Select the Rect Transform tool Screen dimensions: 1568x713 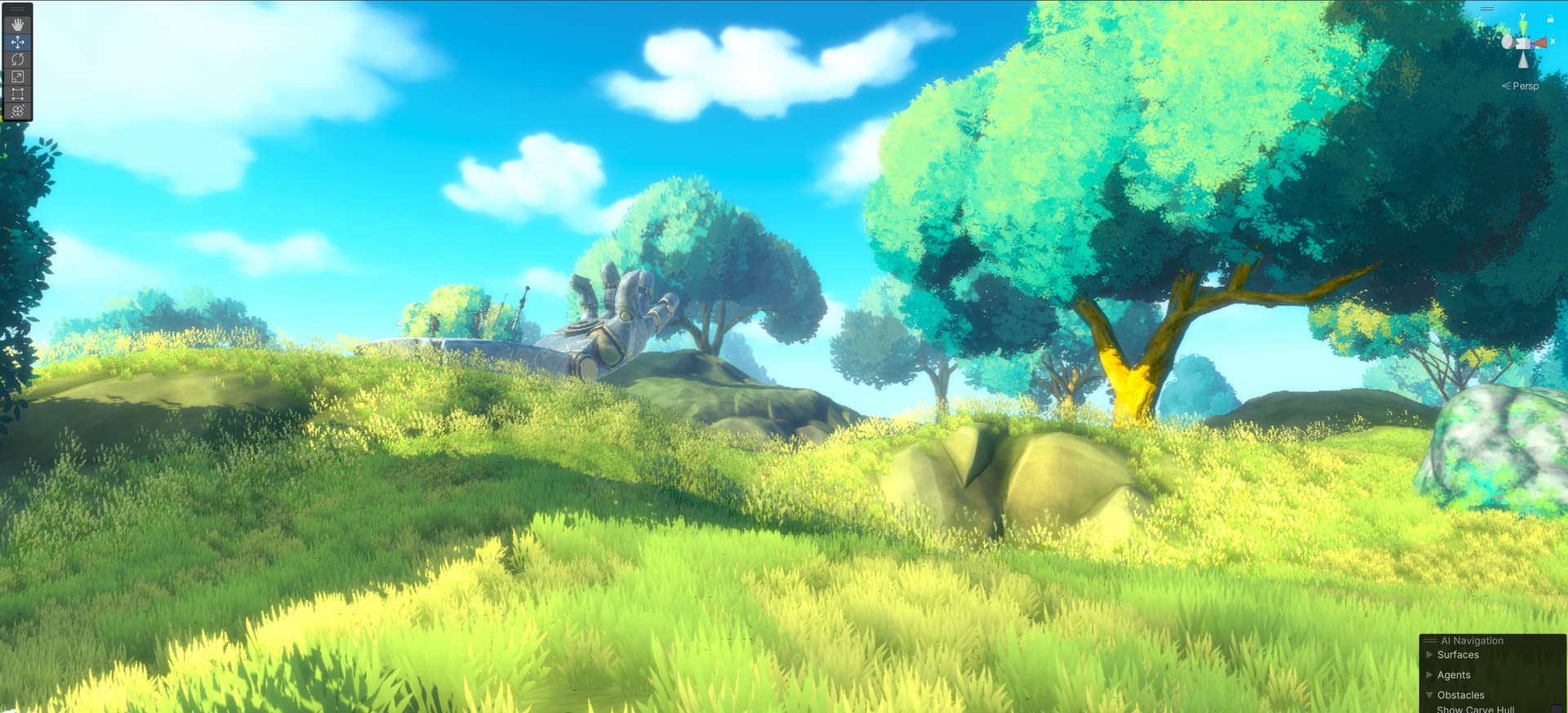[18, 93]
